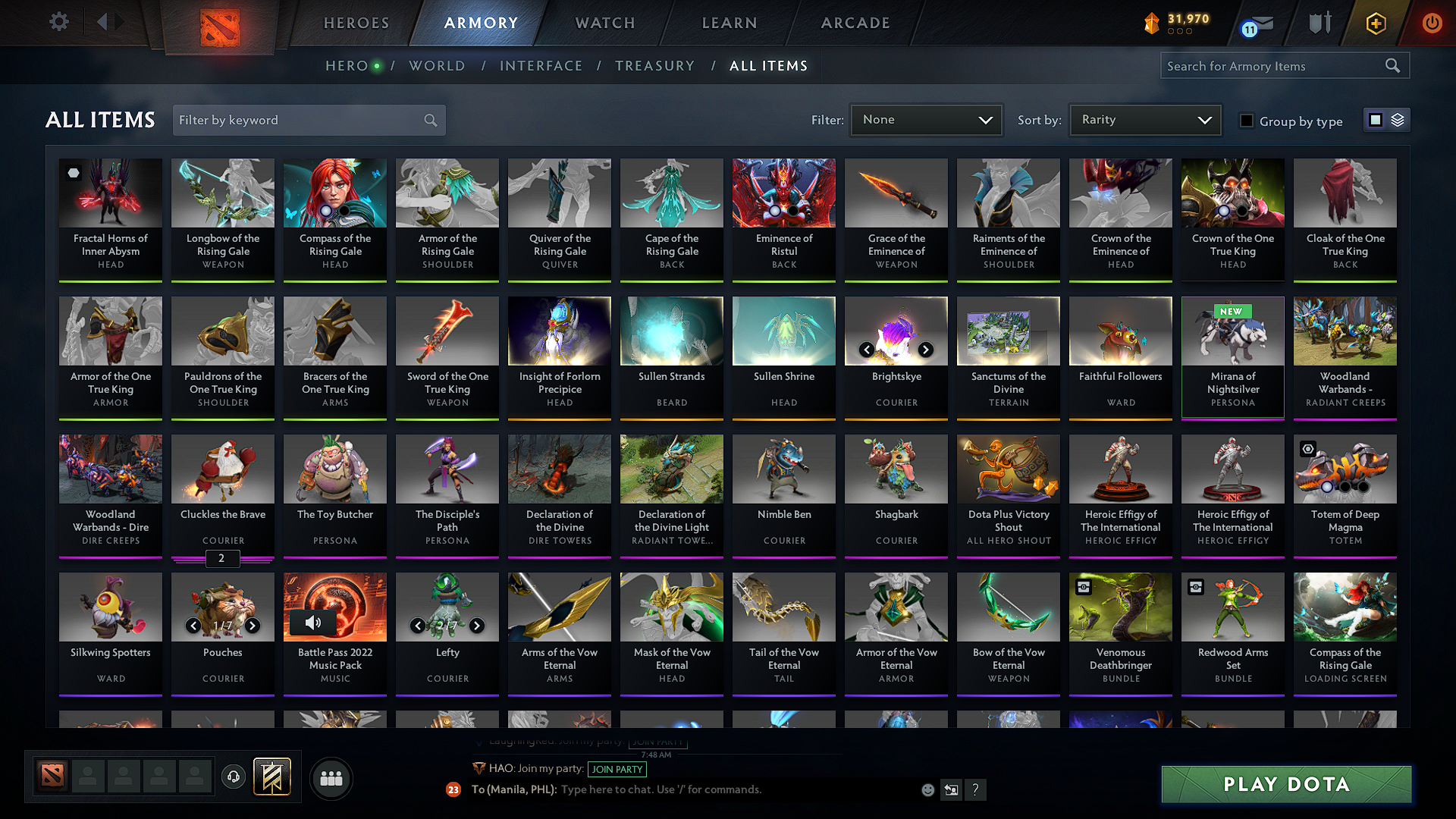Enable the Group by type checkbox
This screenshot has height=819, width=1456.
coord(1247,121)
